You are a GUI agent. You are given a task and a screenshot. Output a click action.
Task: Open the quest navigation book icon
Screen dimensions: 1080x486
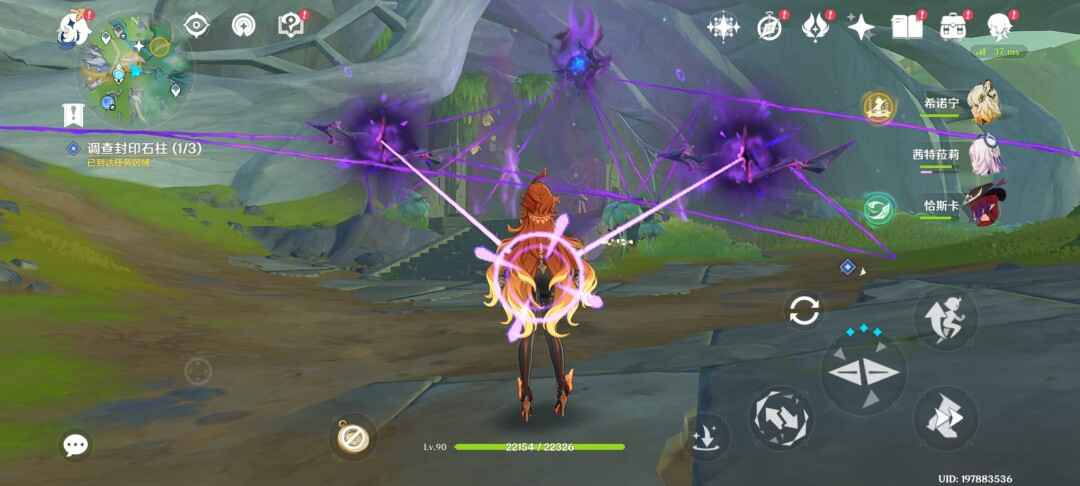coord(290,26)
